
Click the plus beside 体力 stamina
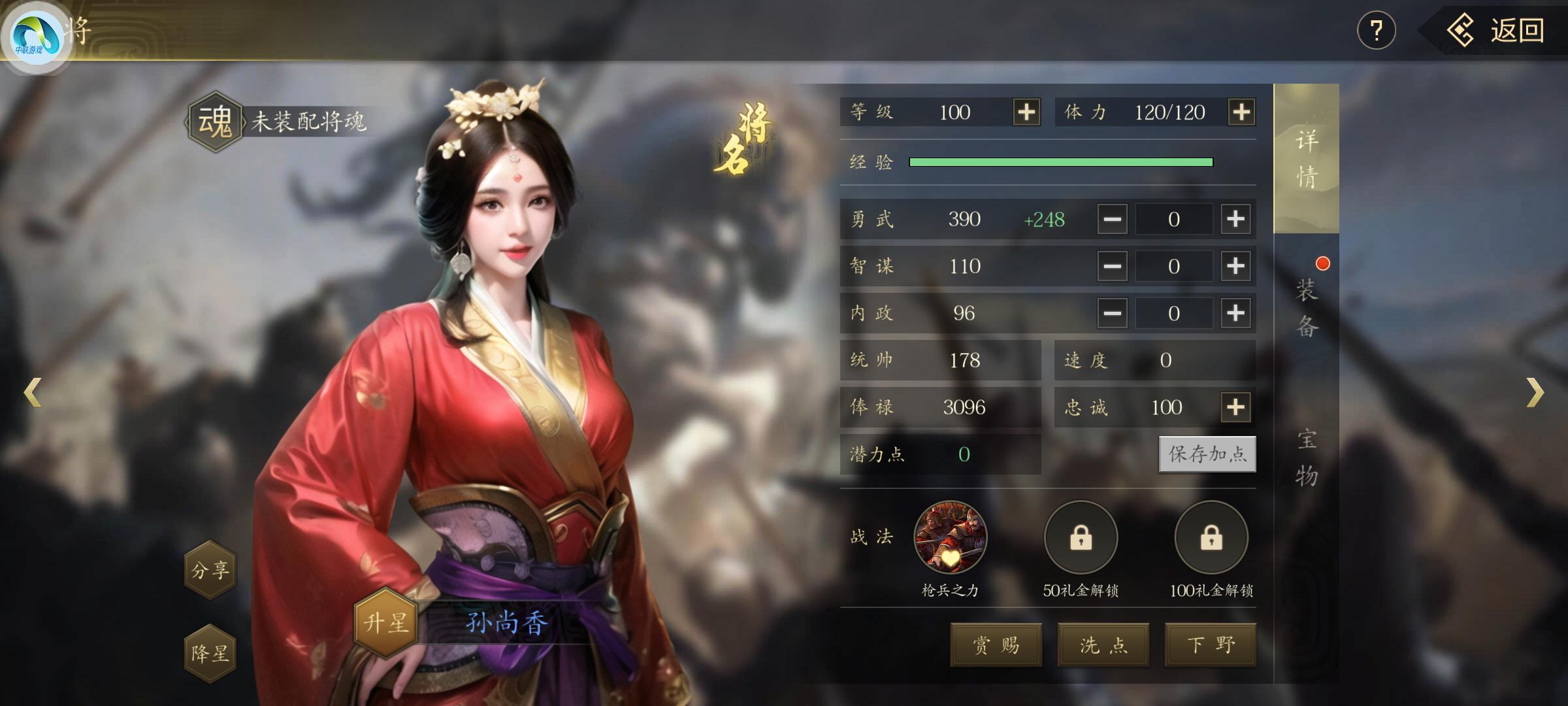click(1243, 112)
